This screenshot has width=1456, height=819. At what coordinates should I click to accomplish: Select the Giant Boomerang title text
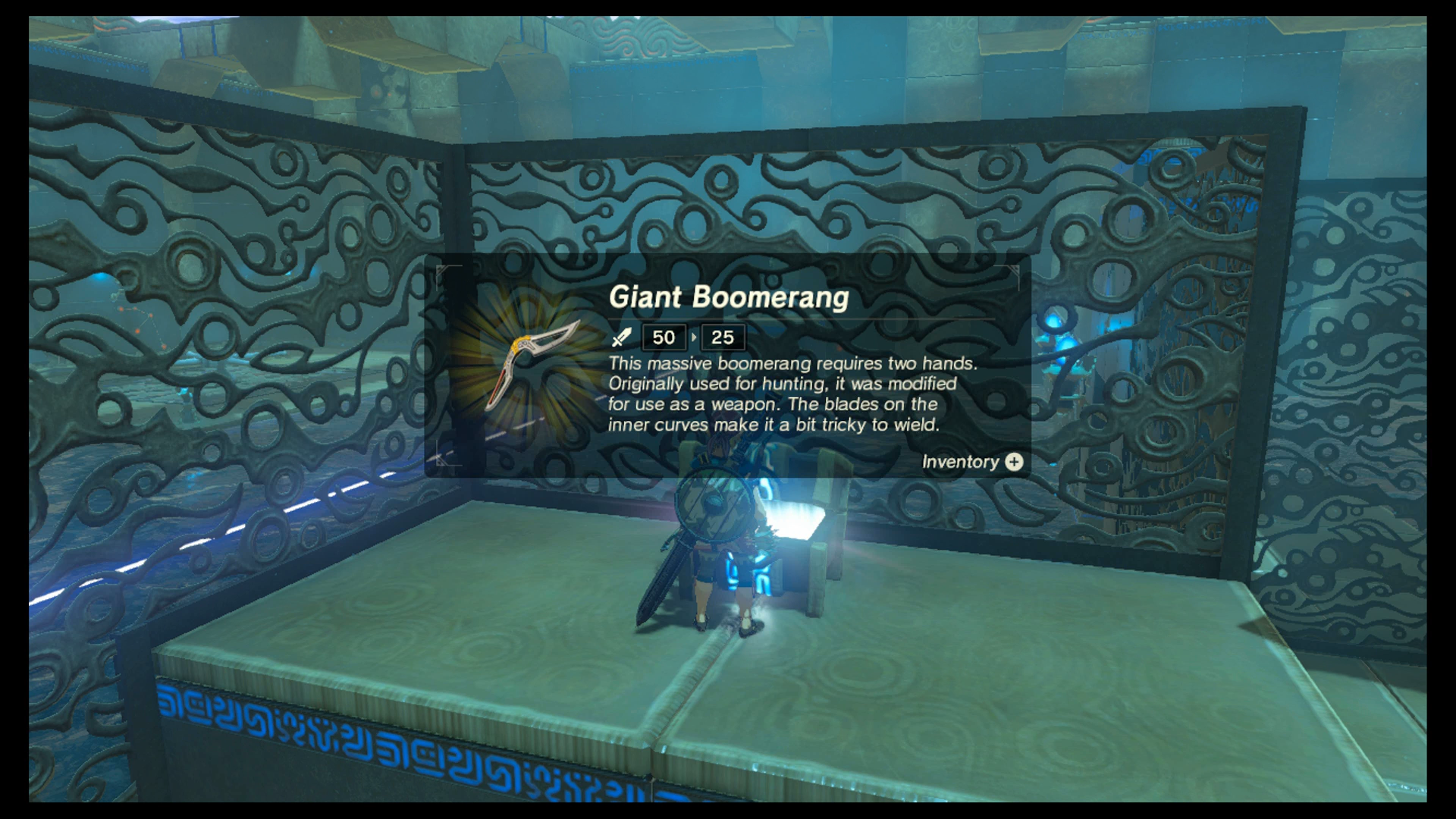click(728, 297)
